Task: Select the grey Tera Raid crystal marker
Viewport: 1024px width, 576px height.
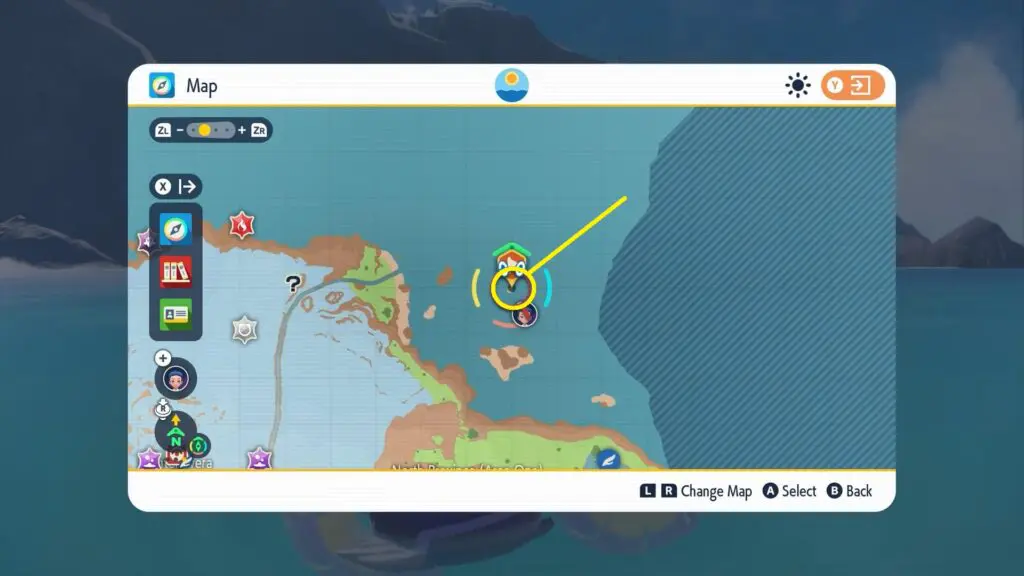Action: click(244, 329)
